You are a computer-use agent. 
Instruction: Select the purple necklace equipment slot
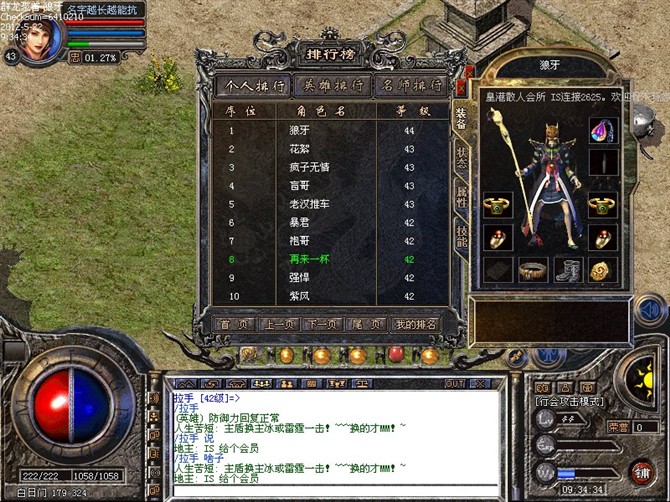pyautogui.click(x=602, y=131)
